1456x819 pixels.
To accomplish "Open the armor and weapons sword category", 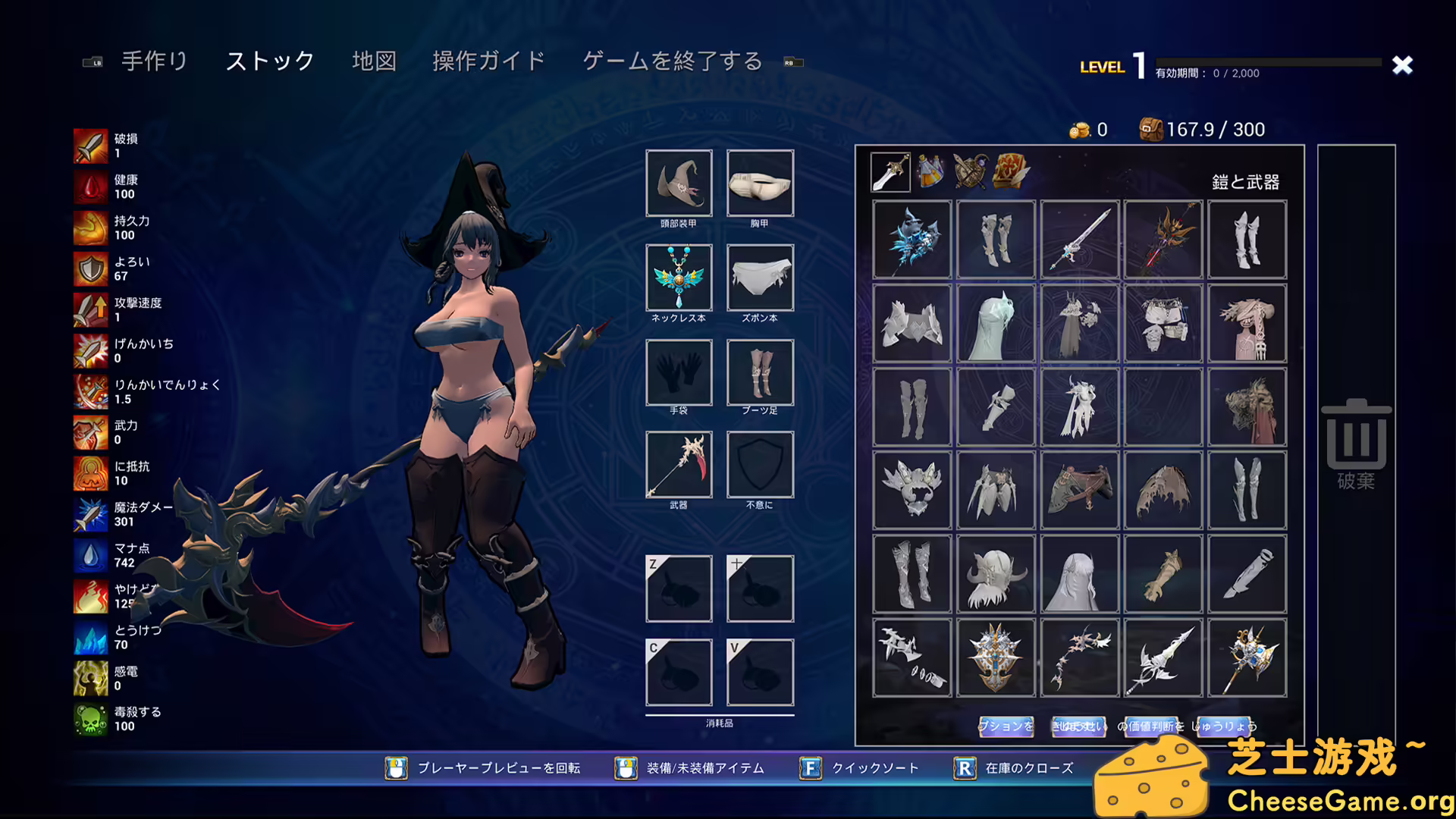I will coord(890,171).
